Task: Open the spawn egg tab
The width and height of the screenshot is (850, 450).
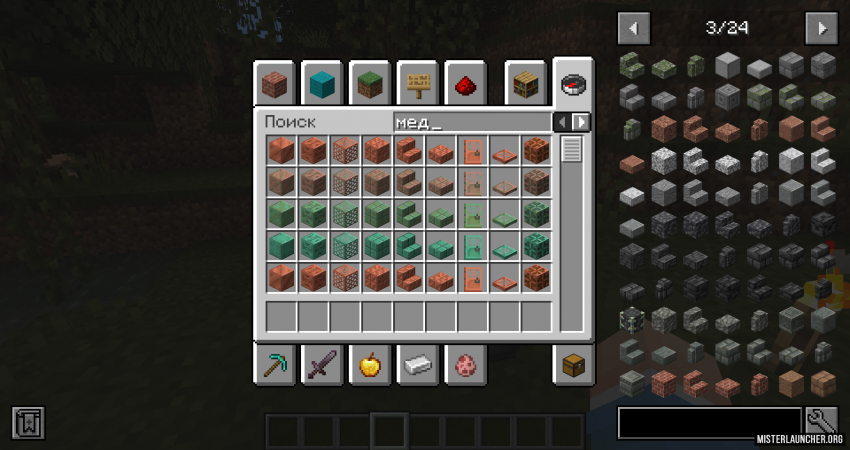Action: [465, 365]
